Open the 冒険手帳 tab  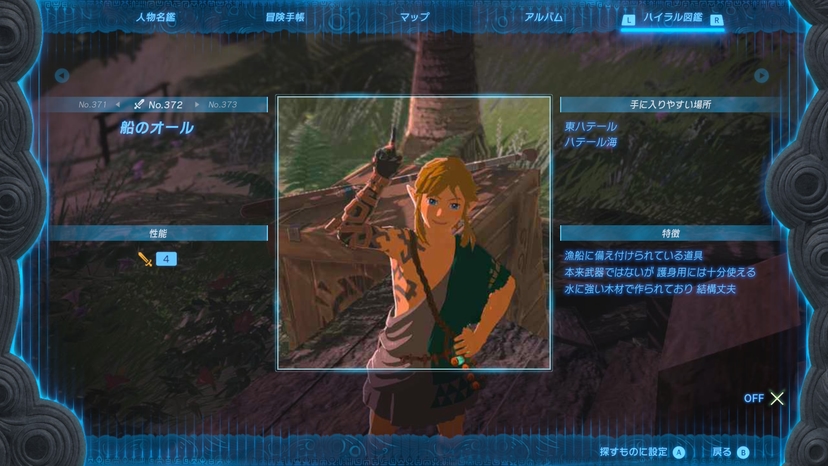click(285, 17)
